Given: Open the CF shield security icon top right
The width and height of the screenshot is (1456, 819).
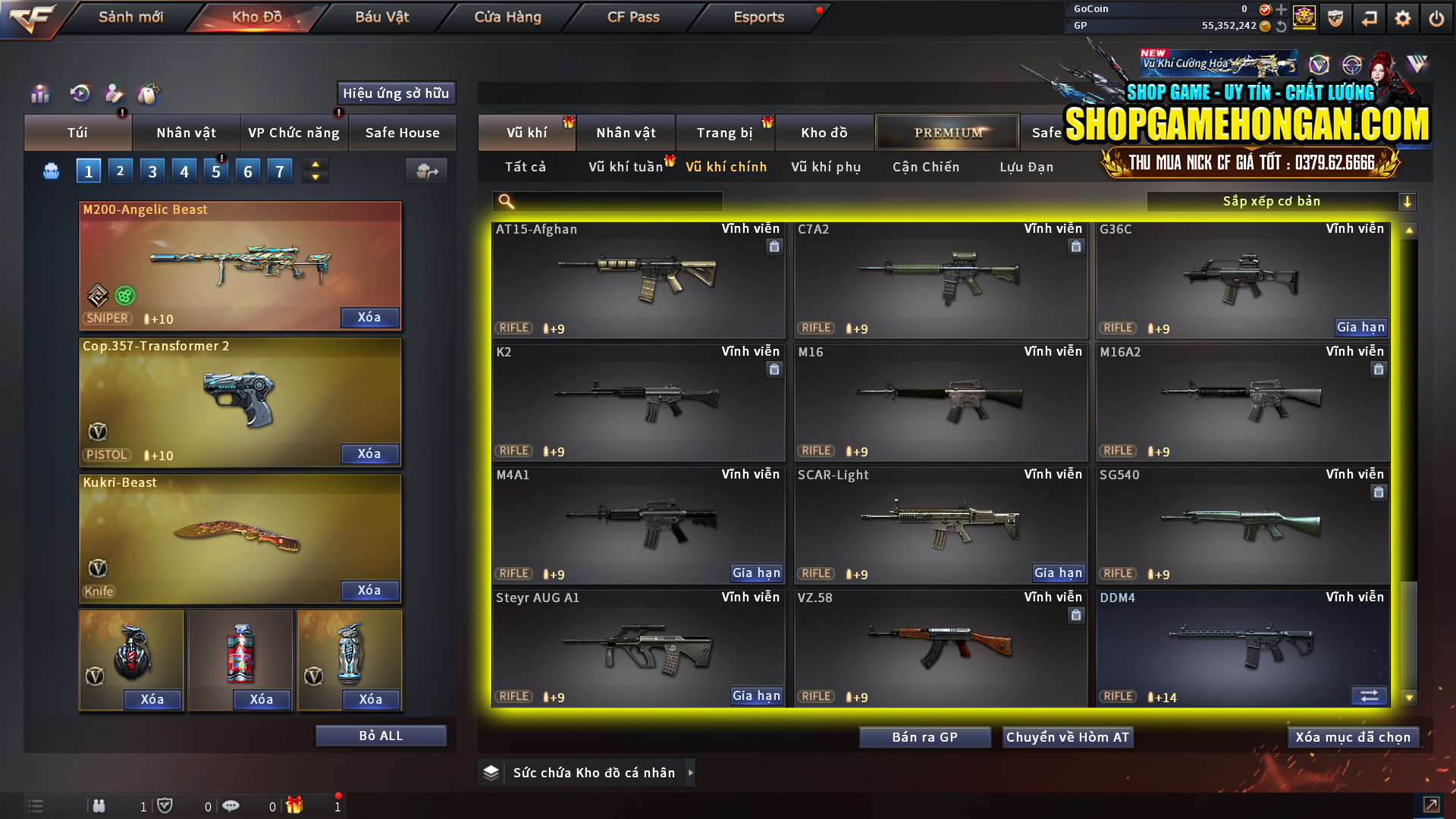Looking at the screenshot, I should click(x=1335, y=17).
